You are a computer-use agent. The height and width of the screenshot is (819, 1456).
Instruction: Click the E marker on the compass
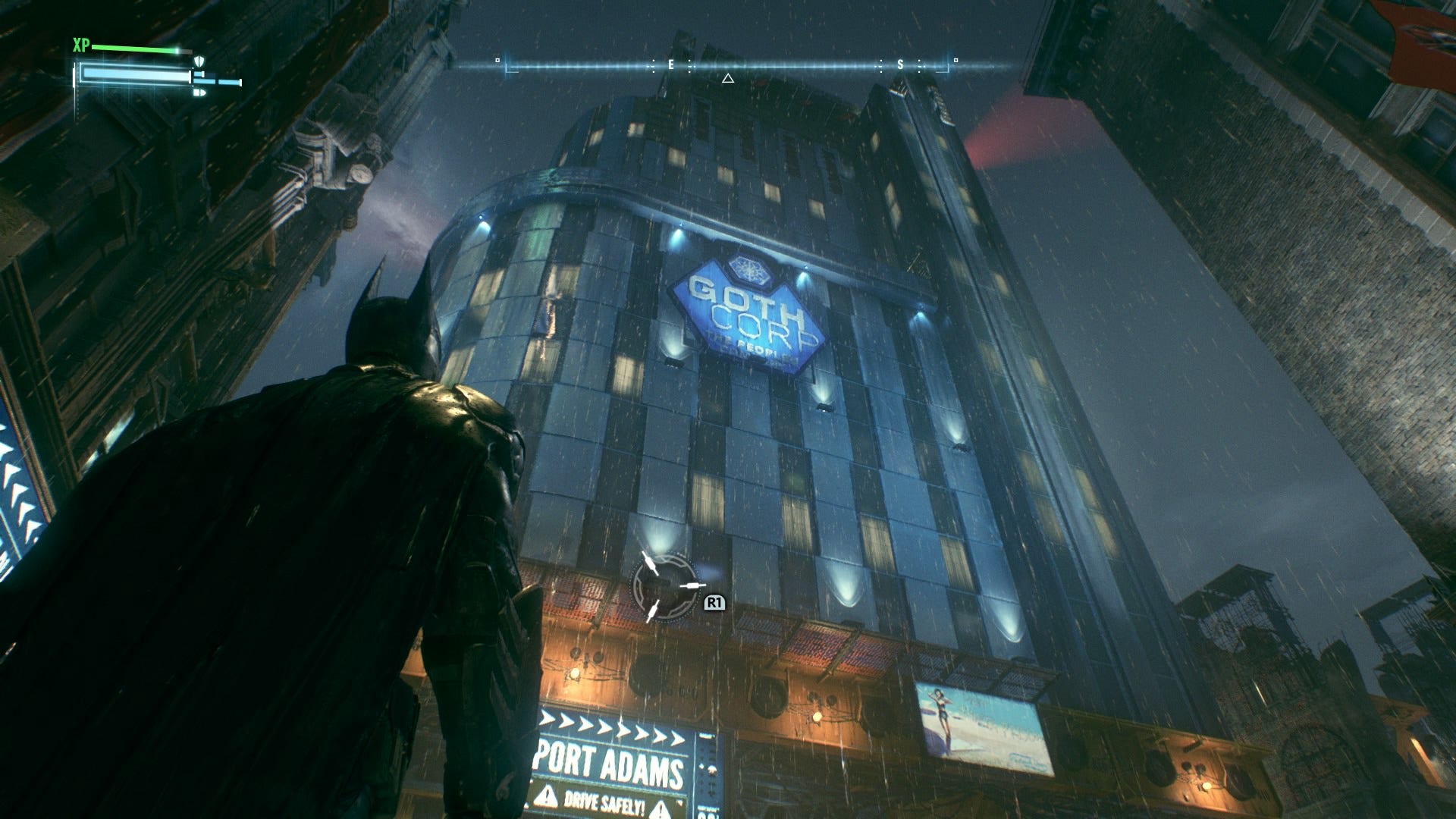pyautogui.click(x=670, y=64)
